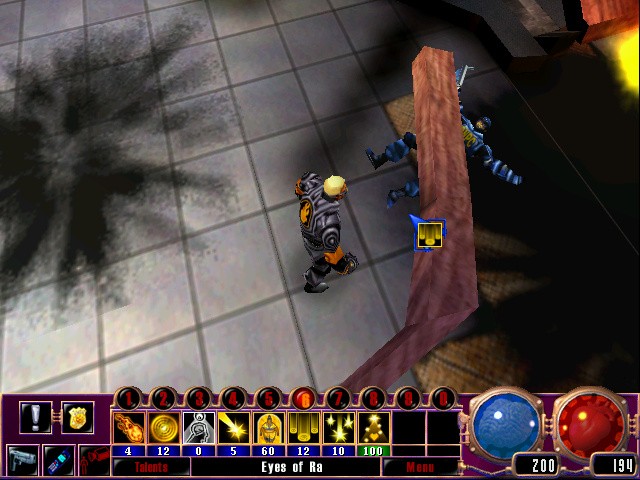Select the highlighted Eyes of Ra talent

(304, 428)
